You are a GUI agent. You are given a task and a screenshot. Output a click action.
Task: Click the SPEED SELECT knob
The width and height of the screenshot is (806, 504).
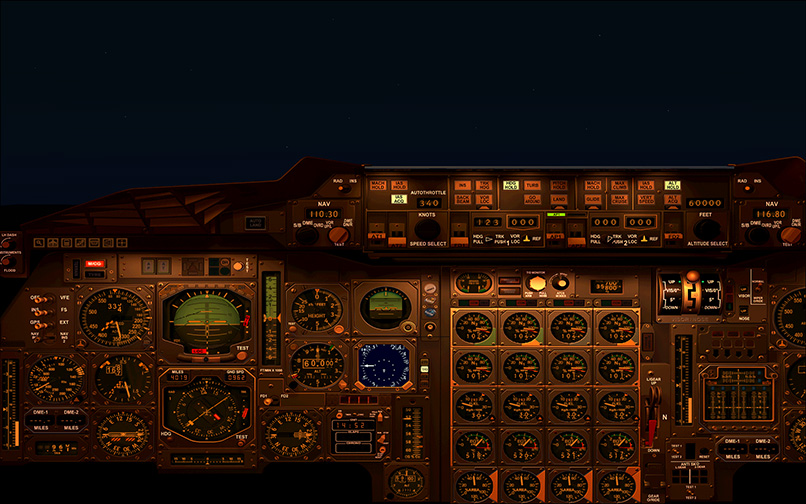coord(427,229)
